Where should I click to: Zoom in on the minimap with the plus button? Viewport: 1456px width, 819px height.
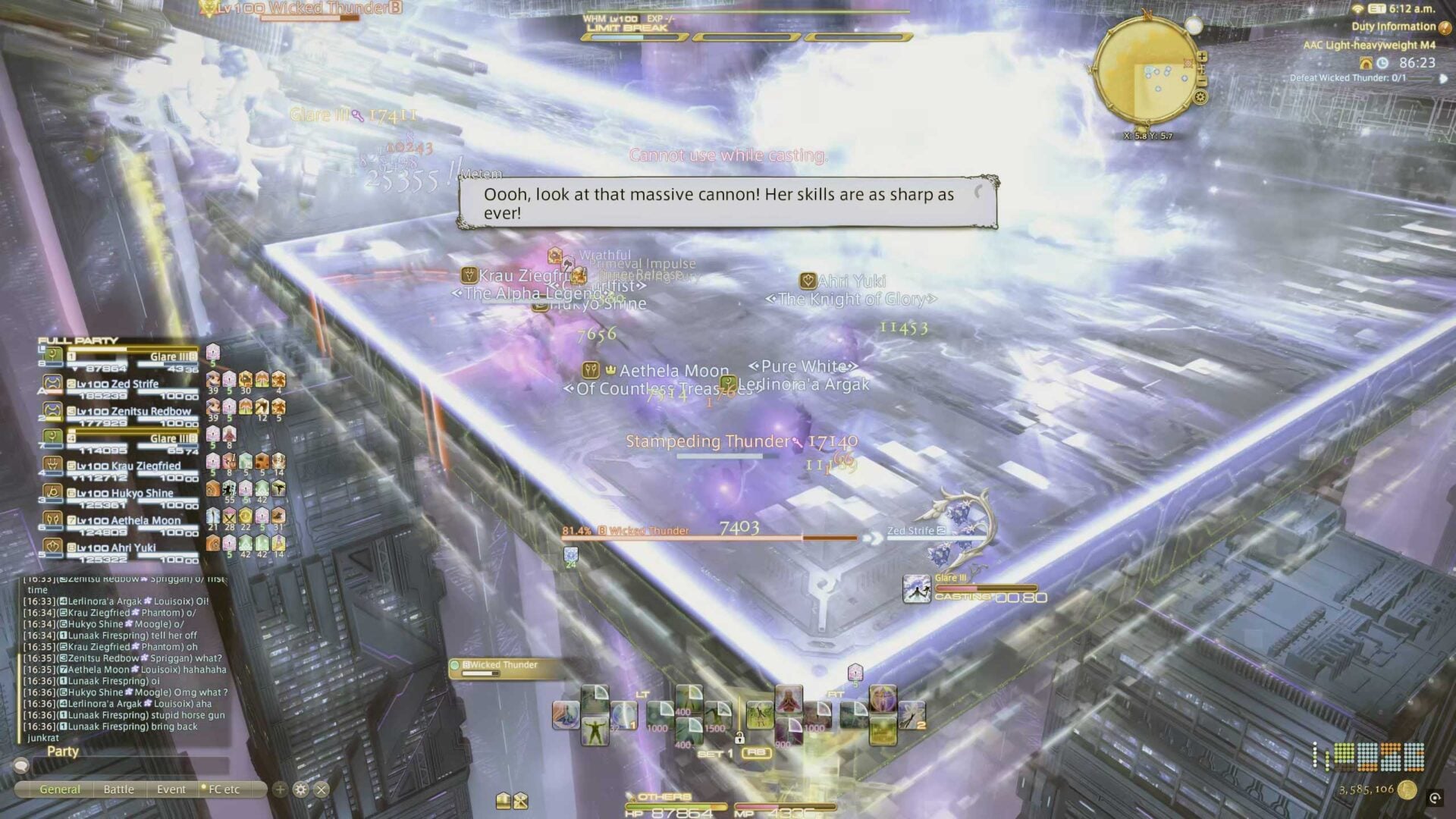1202,58
